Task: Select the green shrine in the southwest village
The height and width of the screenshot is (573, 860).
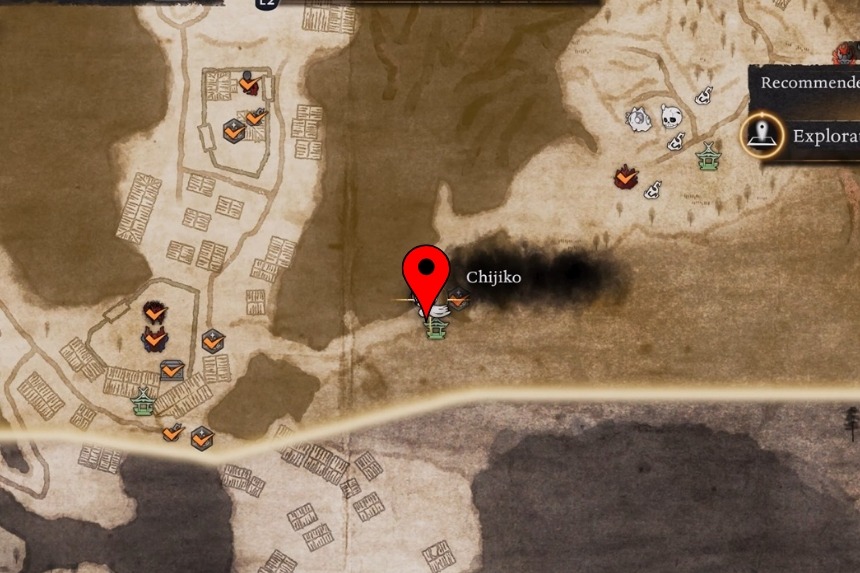Action: [143, 401]
